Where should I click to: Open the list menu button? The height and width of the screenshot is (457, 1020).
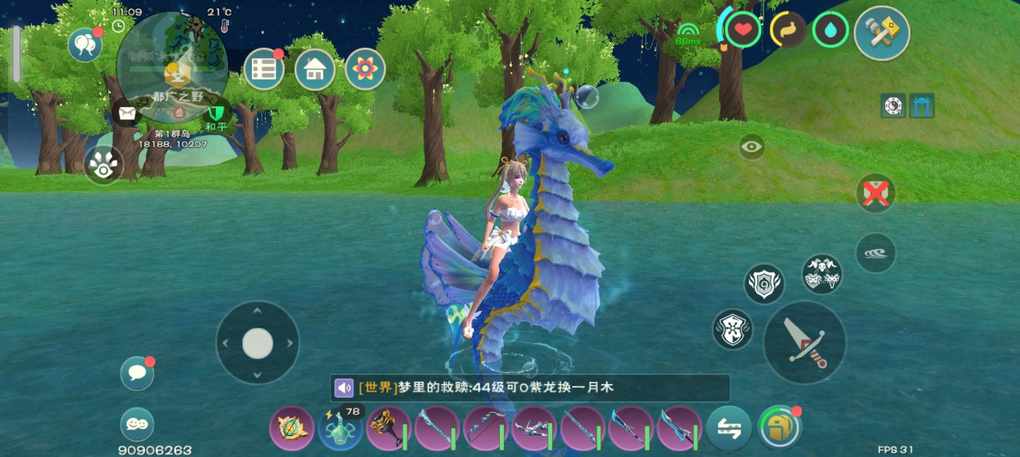click(x=264, y=69)
